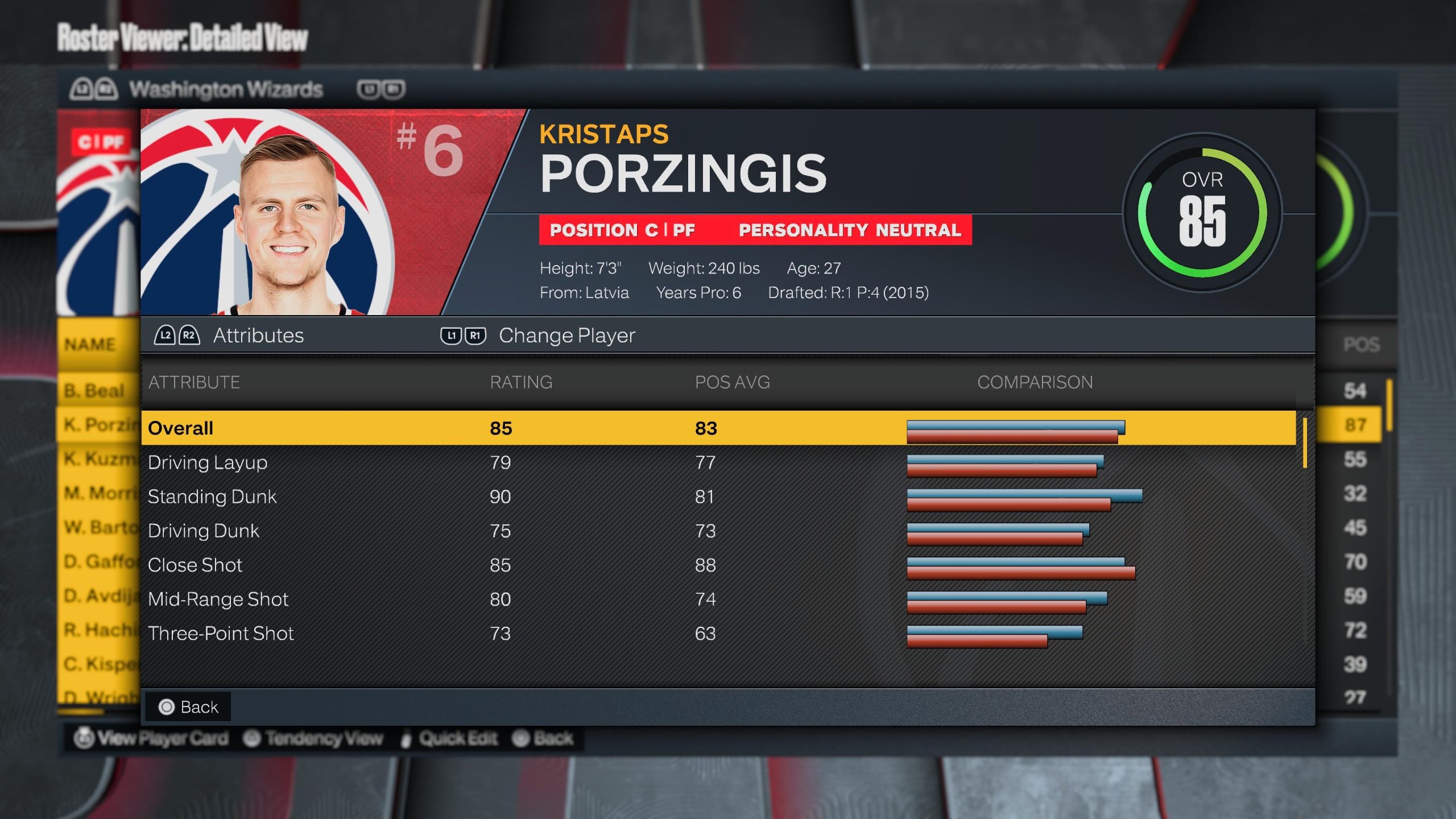
Task: Sort roster by the POS column header
Action: (x=1361, y=345)
